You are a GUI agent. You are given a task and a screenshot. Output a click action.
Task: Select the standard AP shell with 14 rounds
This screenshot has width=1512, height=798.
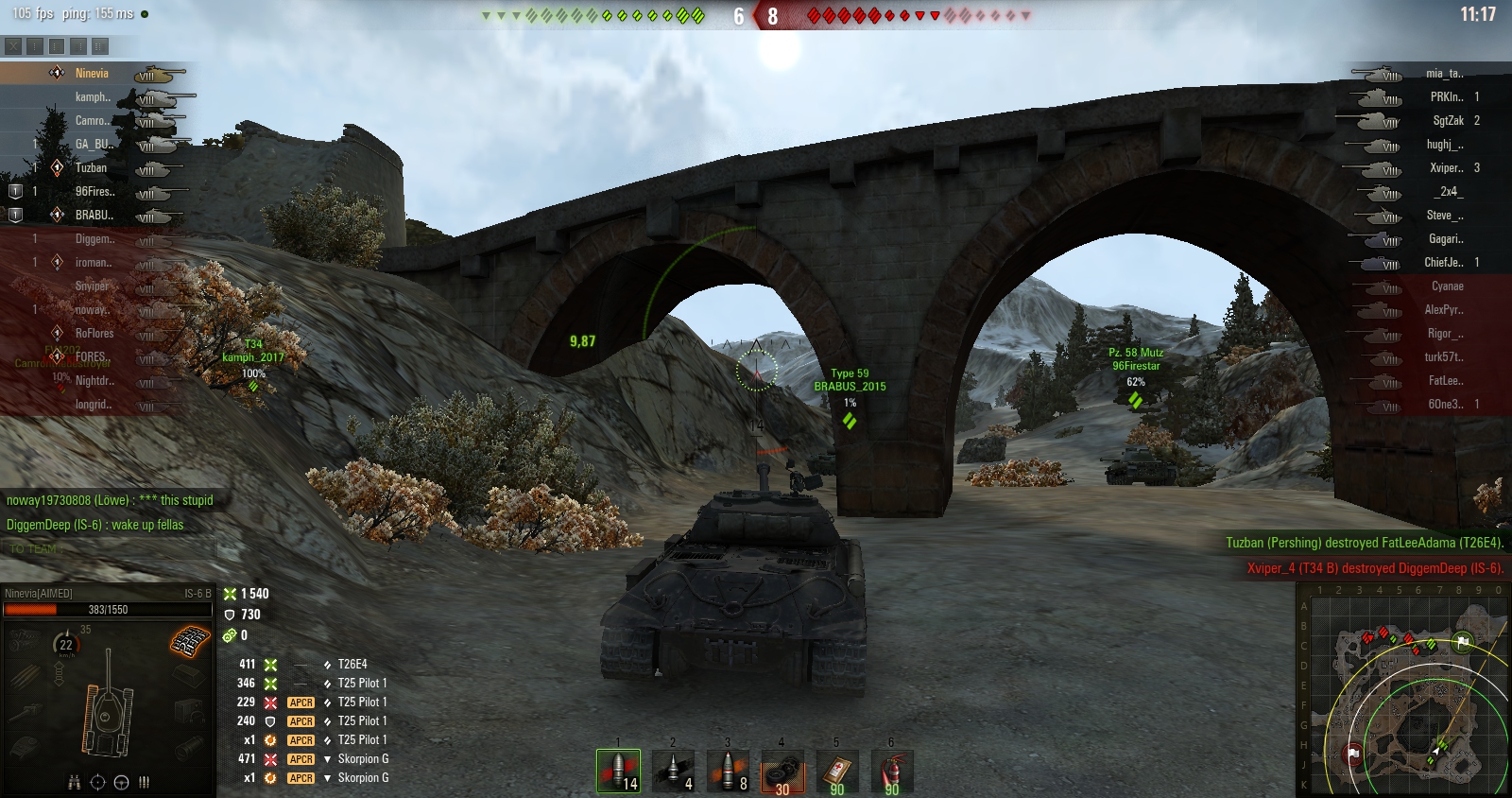[x=618, y=771]
